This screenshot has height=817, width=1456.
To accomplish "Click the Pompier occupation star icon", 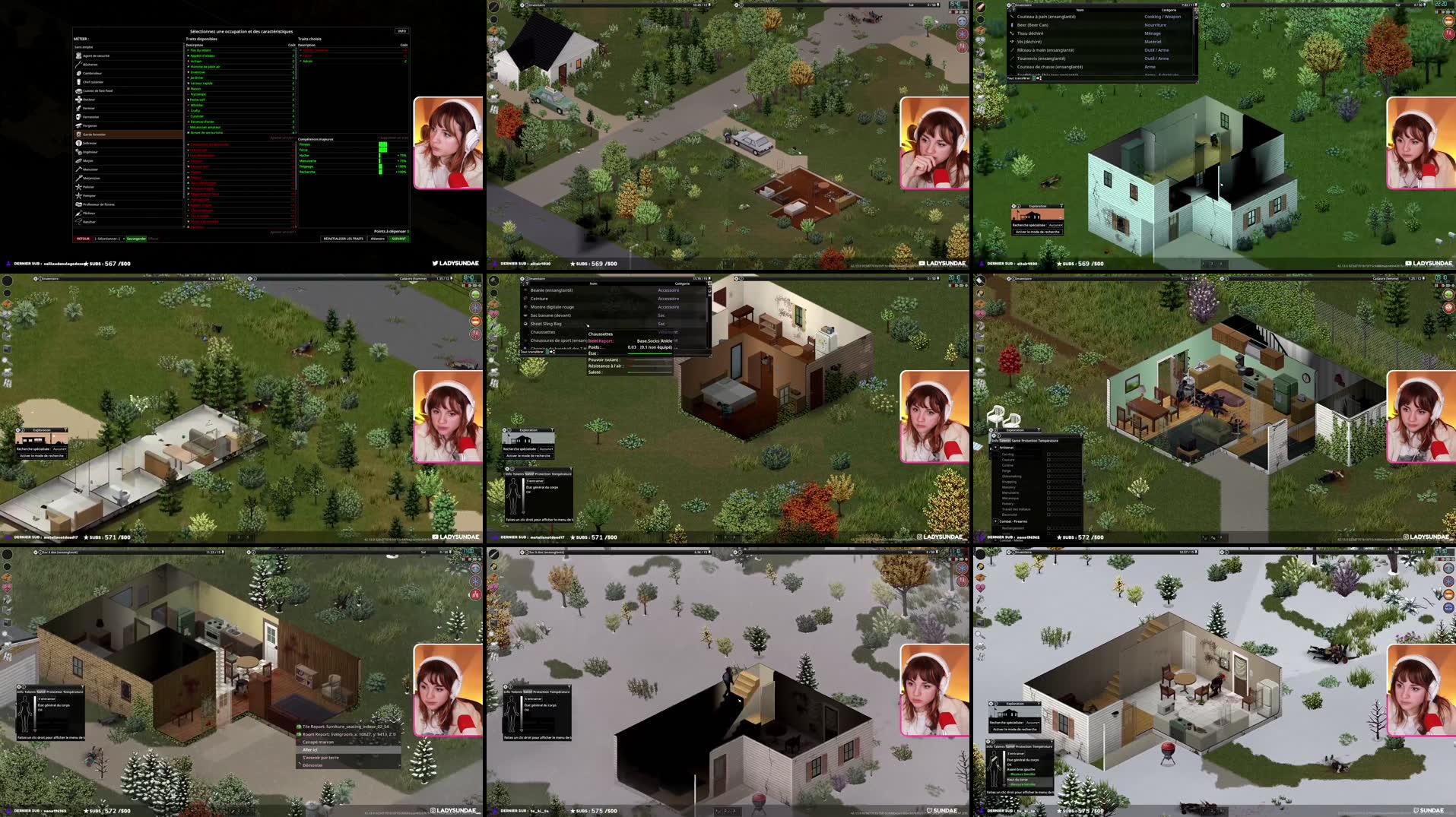I will [x=80, y=196].
